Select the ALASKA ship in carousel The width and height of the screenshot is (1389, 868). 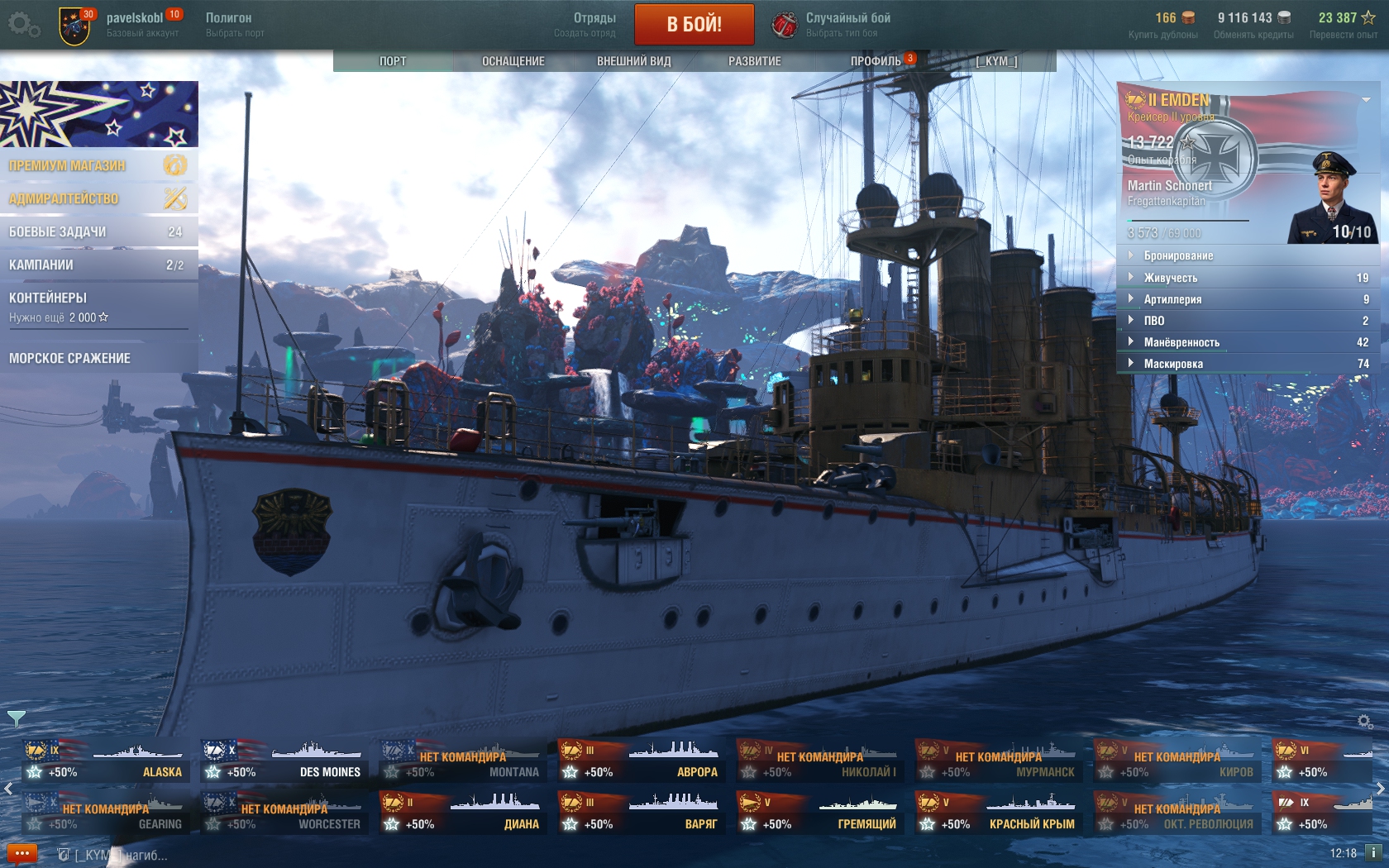pyautogui.click(x=106, y=761)
